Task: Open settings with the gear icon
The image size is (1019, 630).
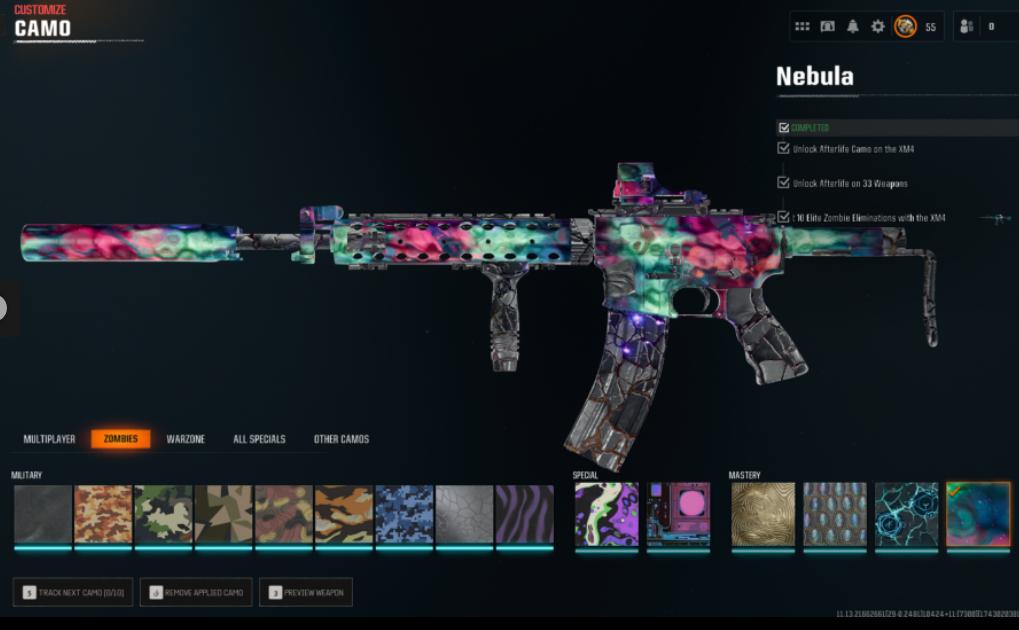Action: pos(877,27)
